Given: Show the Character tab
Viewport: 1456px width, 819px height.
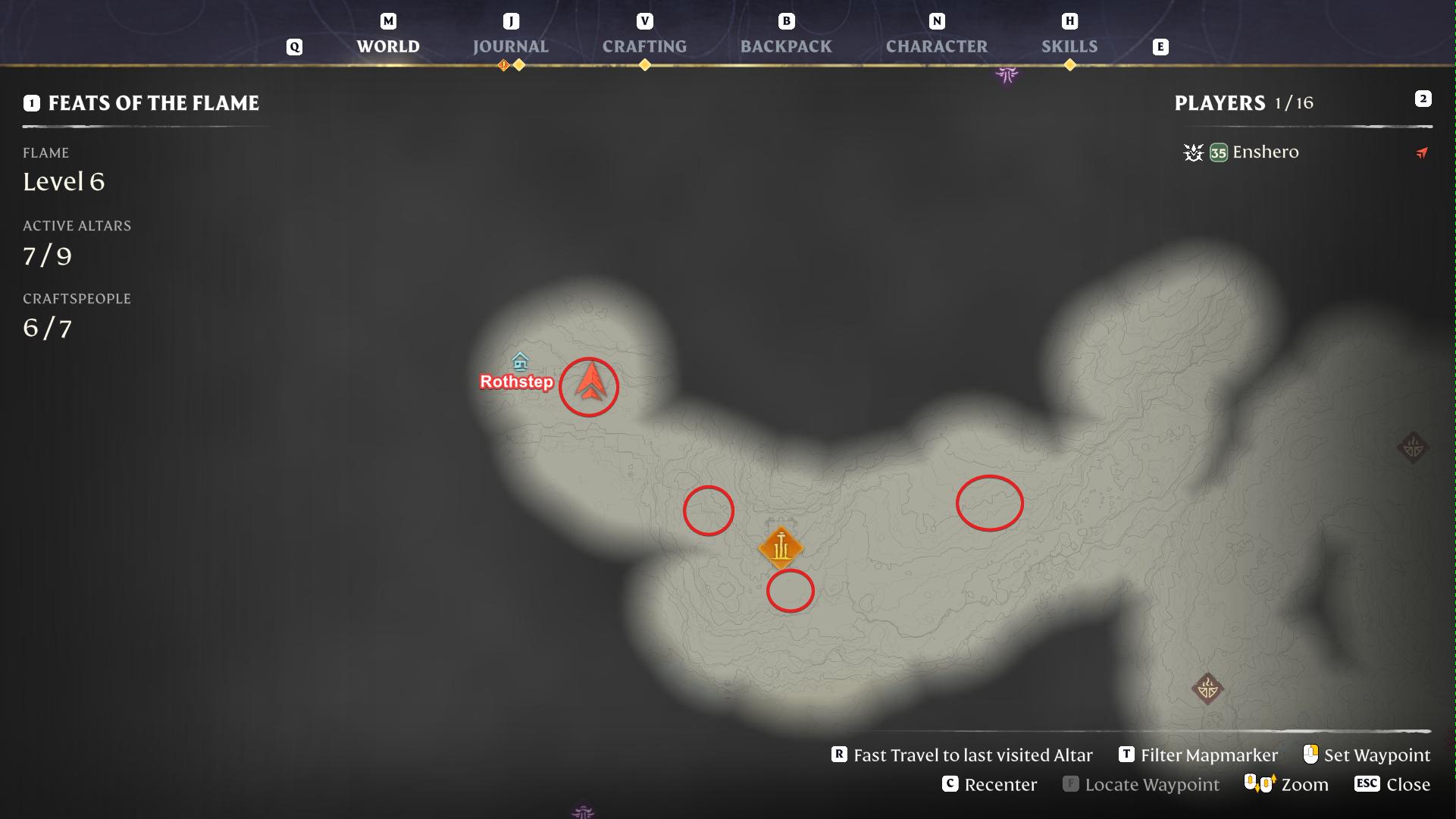Looking at the screenshot, I should [x=936, y=46].
